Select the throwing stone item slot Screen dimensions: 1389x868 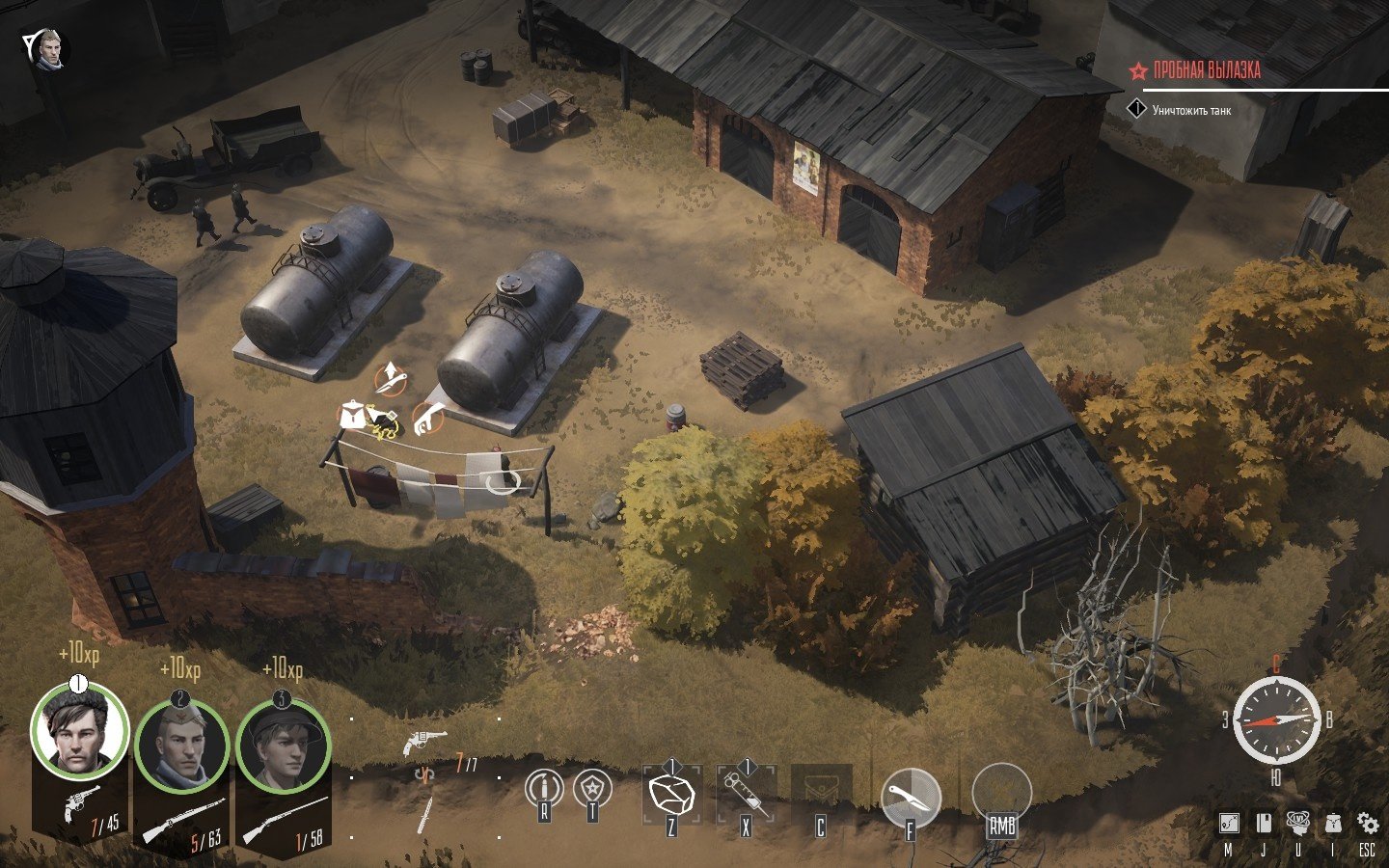click(671, 794)
